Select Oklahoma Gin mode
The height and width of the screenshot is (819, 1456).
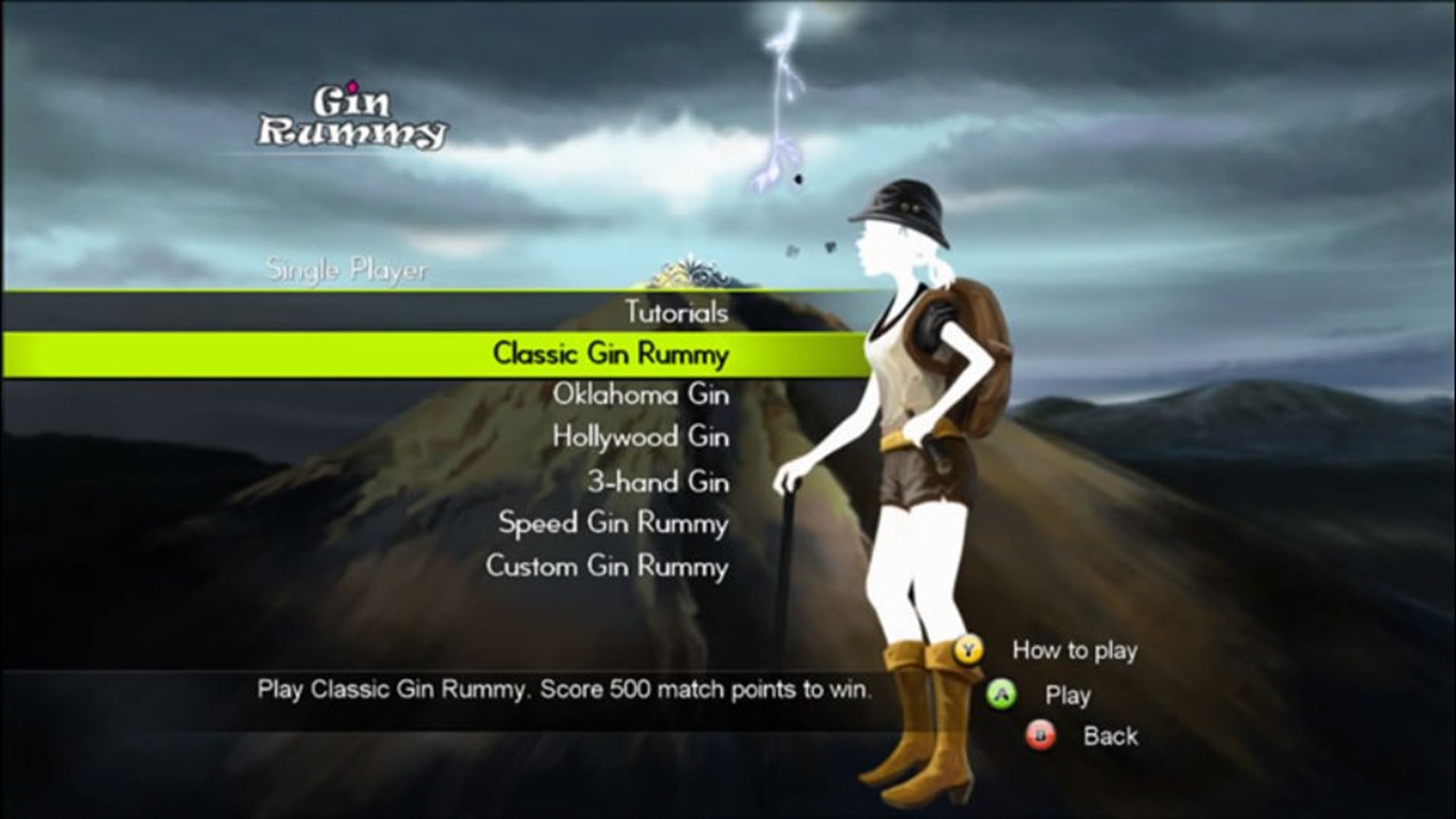[641, 394]
